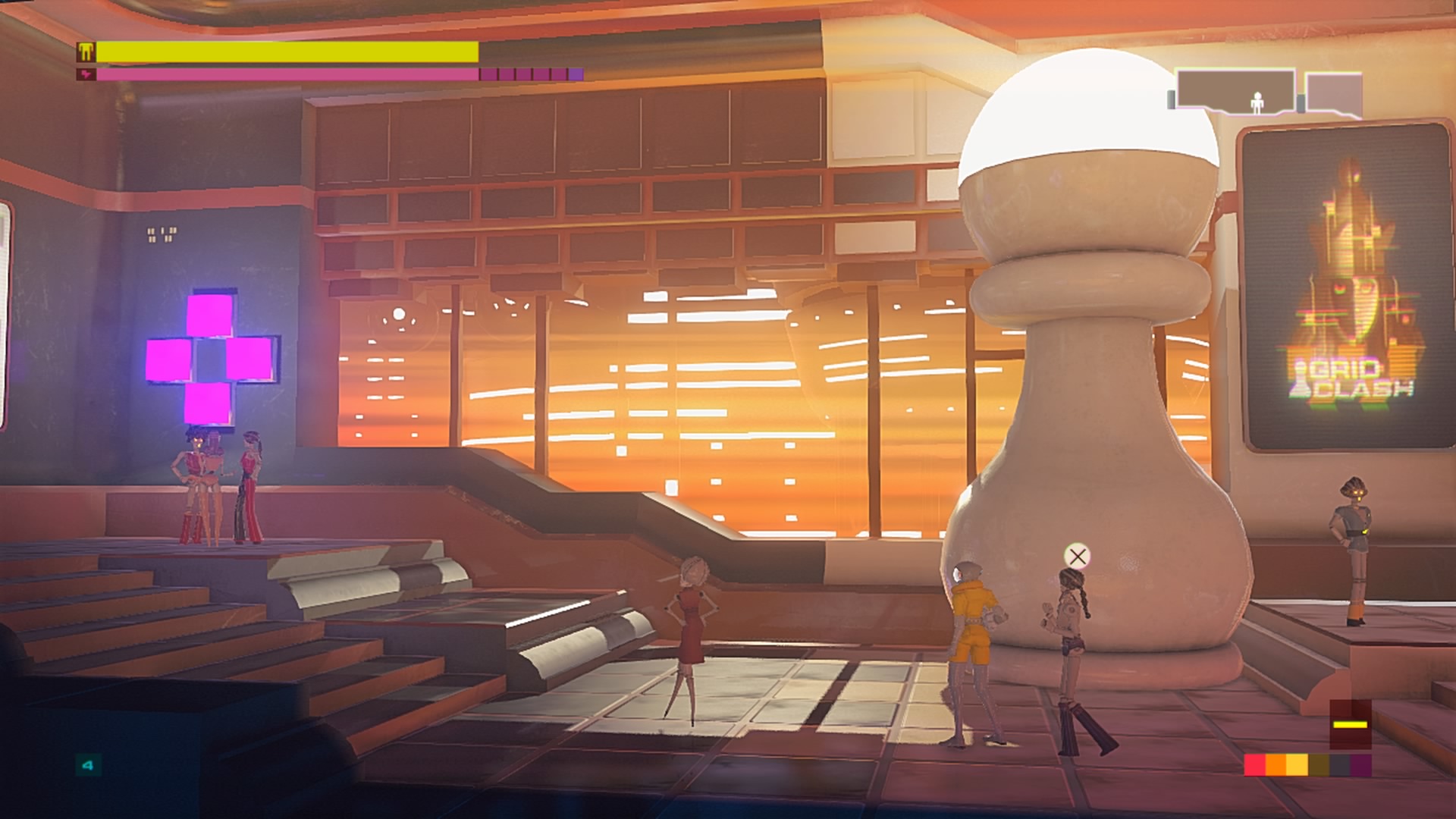This screenshot has height=819, width=1456.
Task: Pick the orange swatch from the color strip
Action: pyautogui.click(x=1276, y=764)
